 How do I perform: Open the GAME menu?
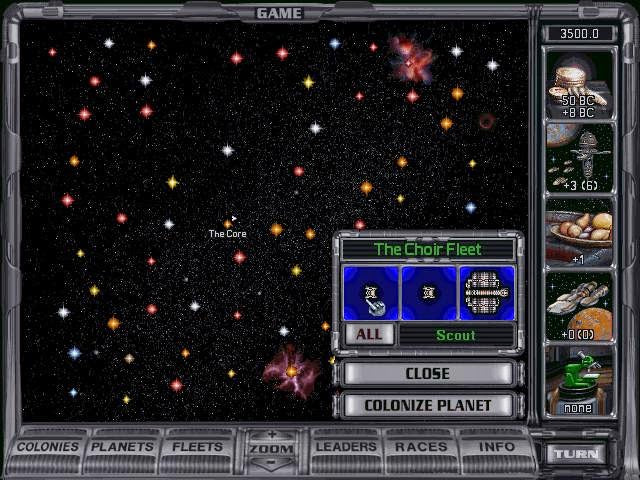point(279,13)
